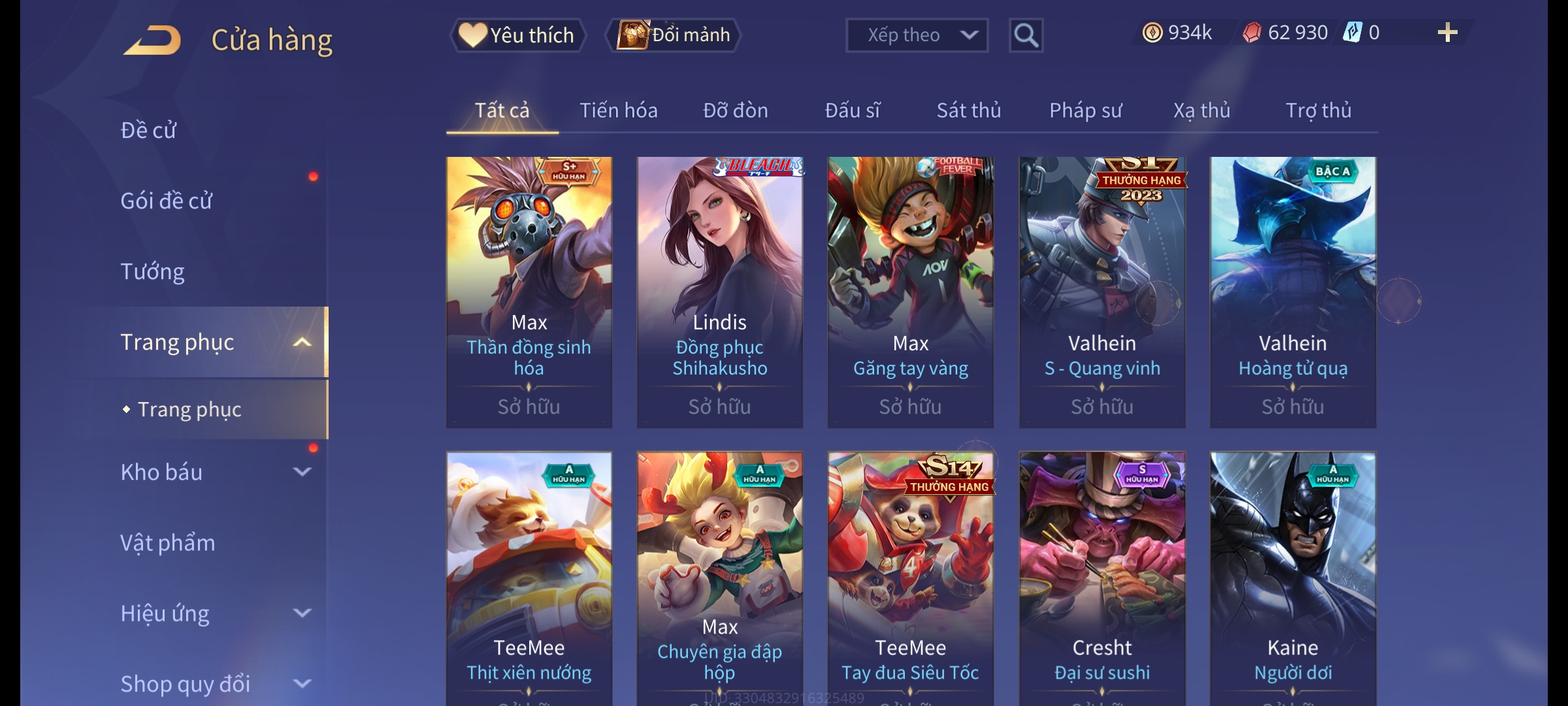Expand the Xếp theo sort dropdown
The width and height of the screenshot is (1568, 706).
[916, 35]
